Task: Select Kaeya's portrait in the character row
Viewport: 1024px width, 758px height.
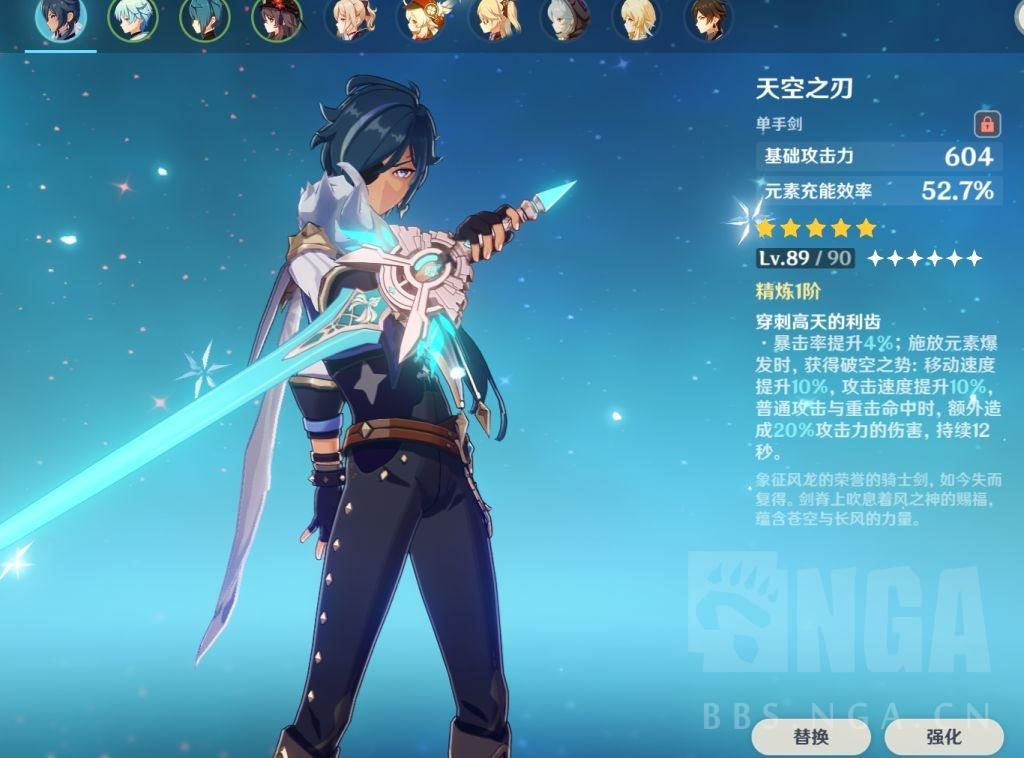Action: (61, 18)
